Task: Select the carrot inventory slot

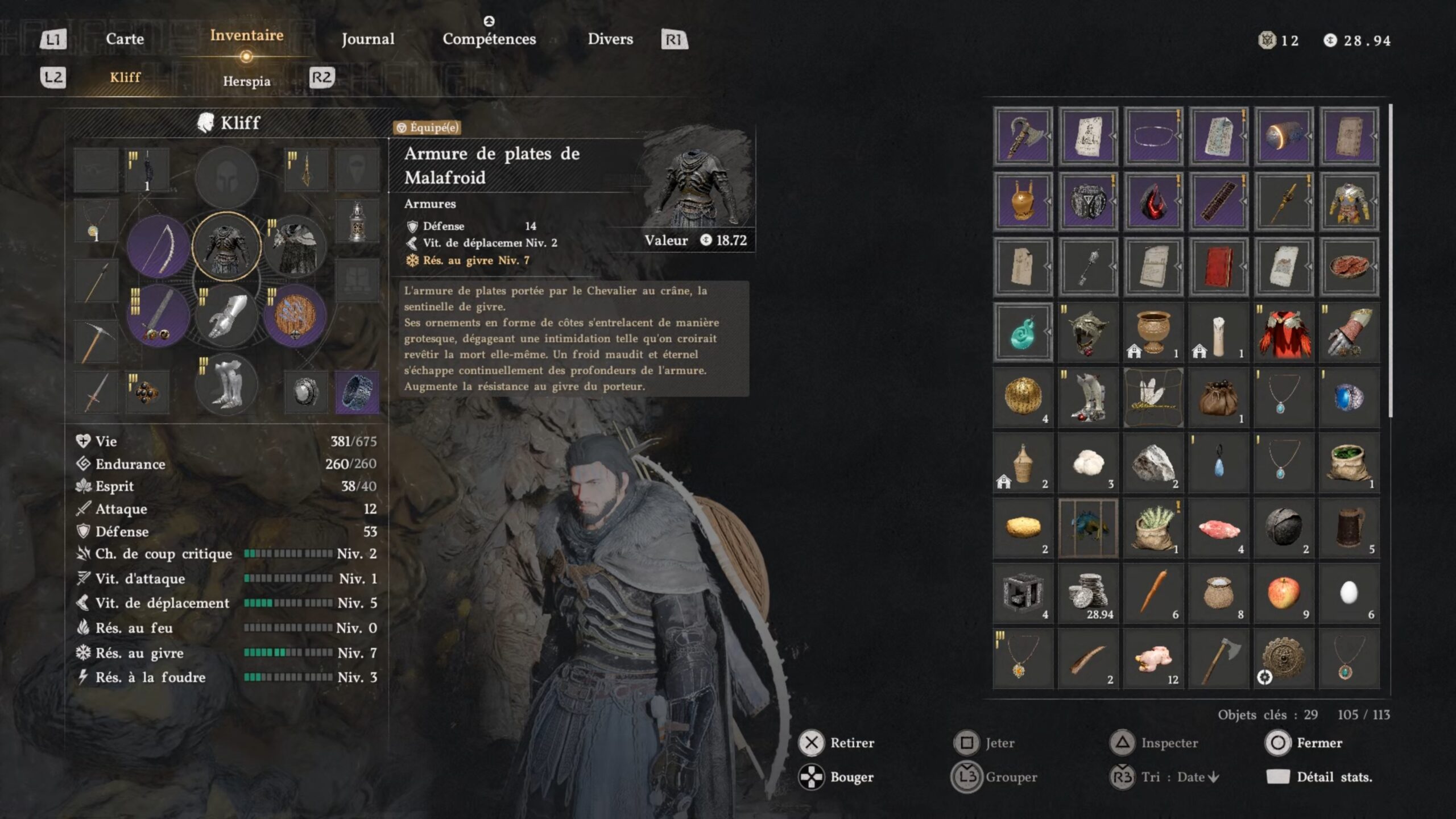Action: [x=1153, y=593]
